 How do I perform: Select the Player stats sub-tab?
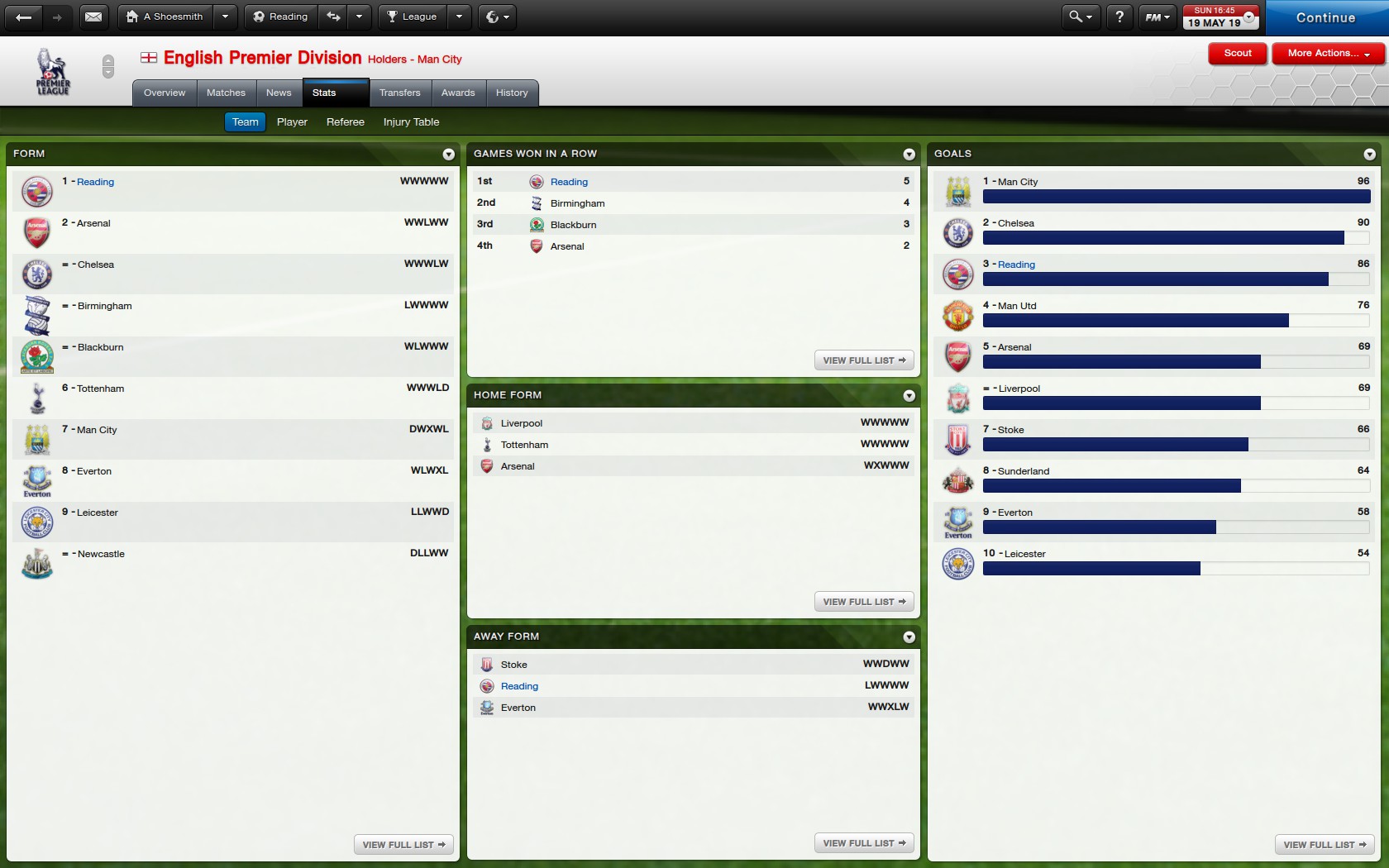point(292,122)
